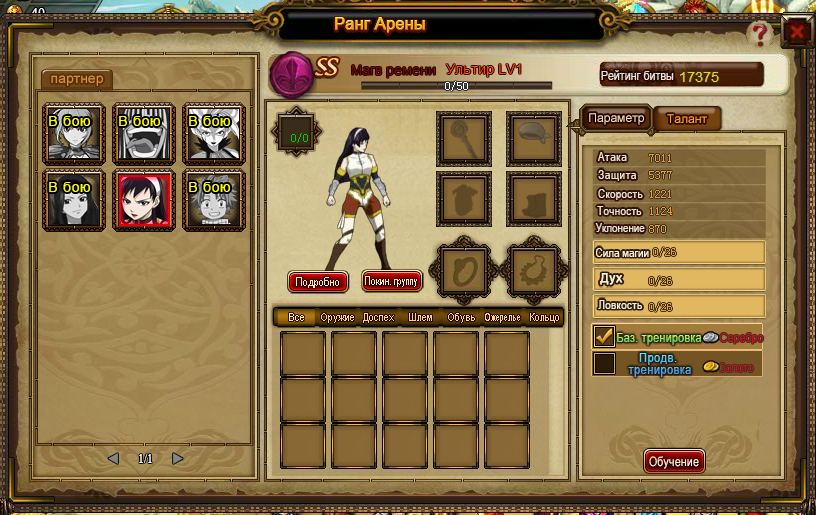Toggle the Баз. тренировка checkbox
Viewport: 816px width, 515px height.
pos(604,337)
